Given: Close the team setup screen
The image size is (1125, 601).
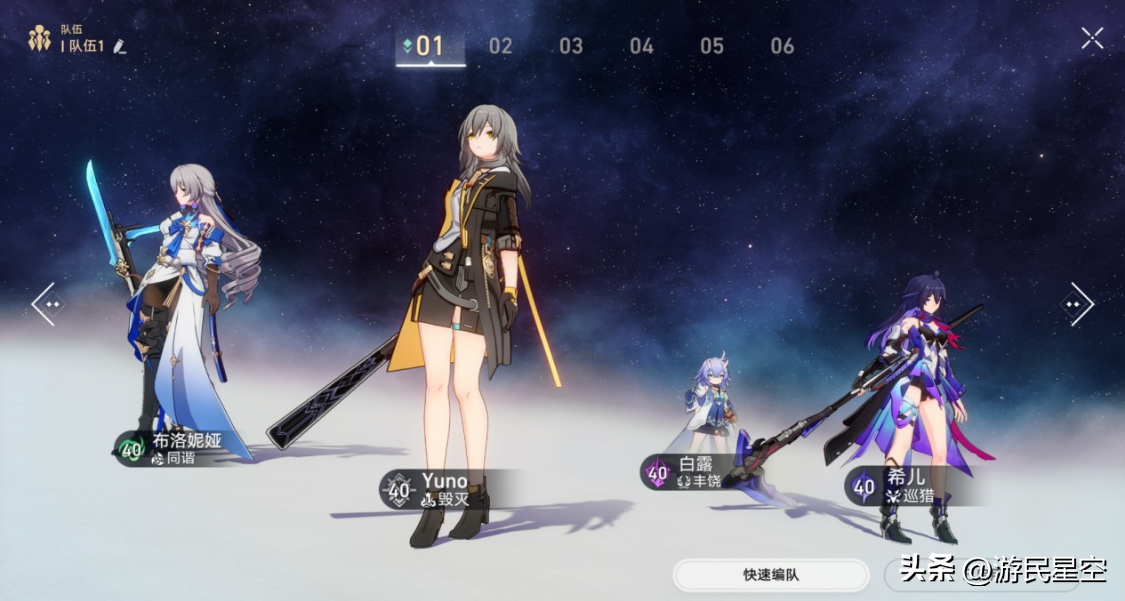Looking at the screenshot, I should tap(1092, 38).
